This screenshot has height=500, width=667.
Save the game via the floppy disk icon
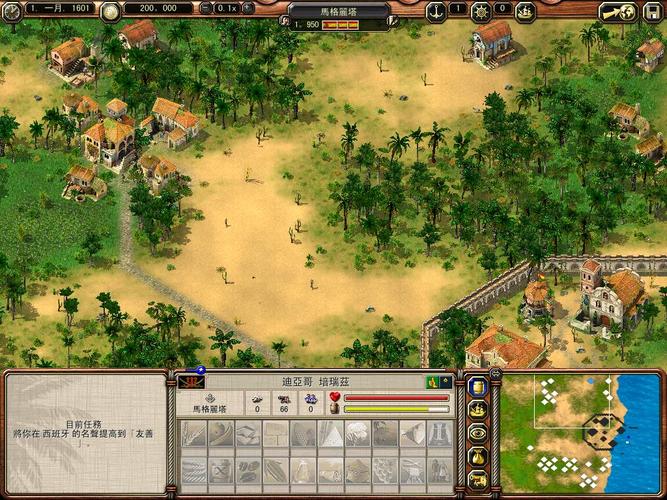653,9
